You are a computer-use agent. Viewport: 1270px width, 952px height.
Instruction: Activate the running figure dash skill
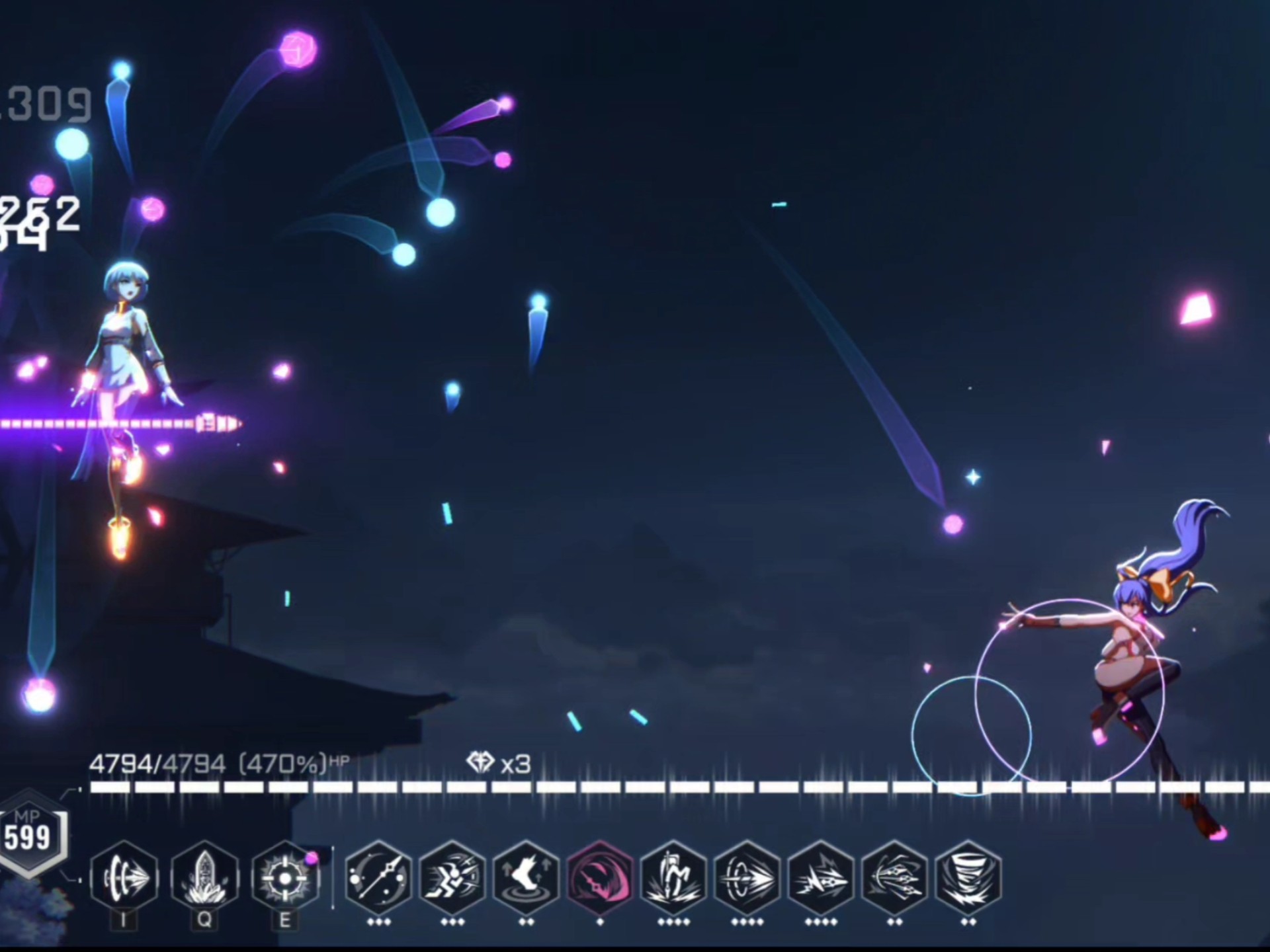(x=452, y=877)
